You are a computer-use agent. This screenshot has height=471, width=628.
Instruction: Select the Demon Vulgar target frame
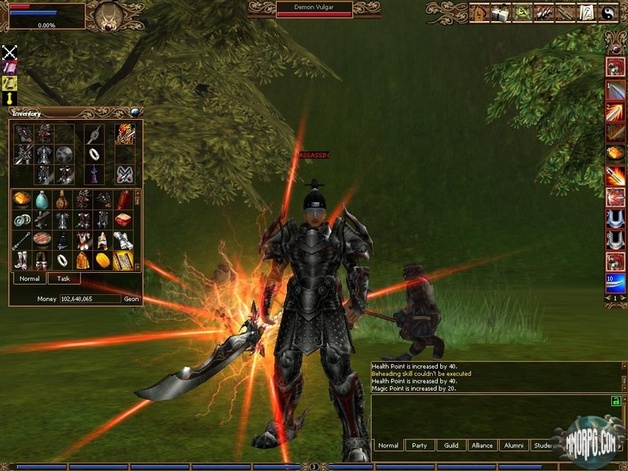314,10
